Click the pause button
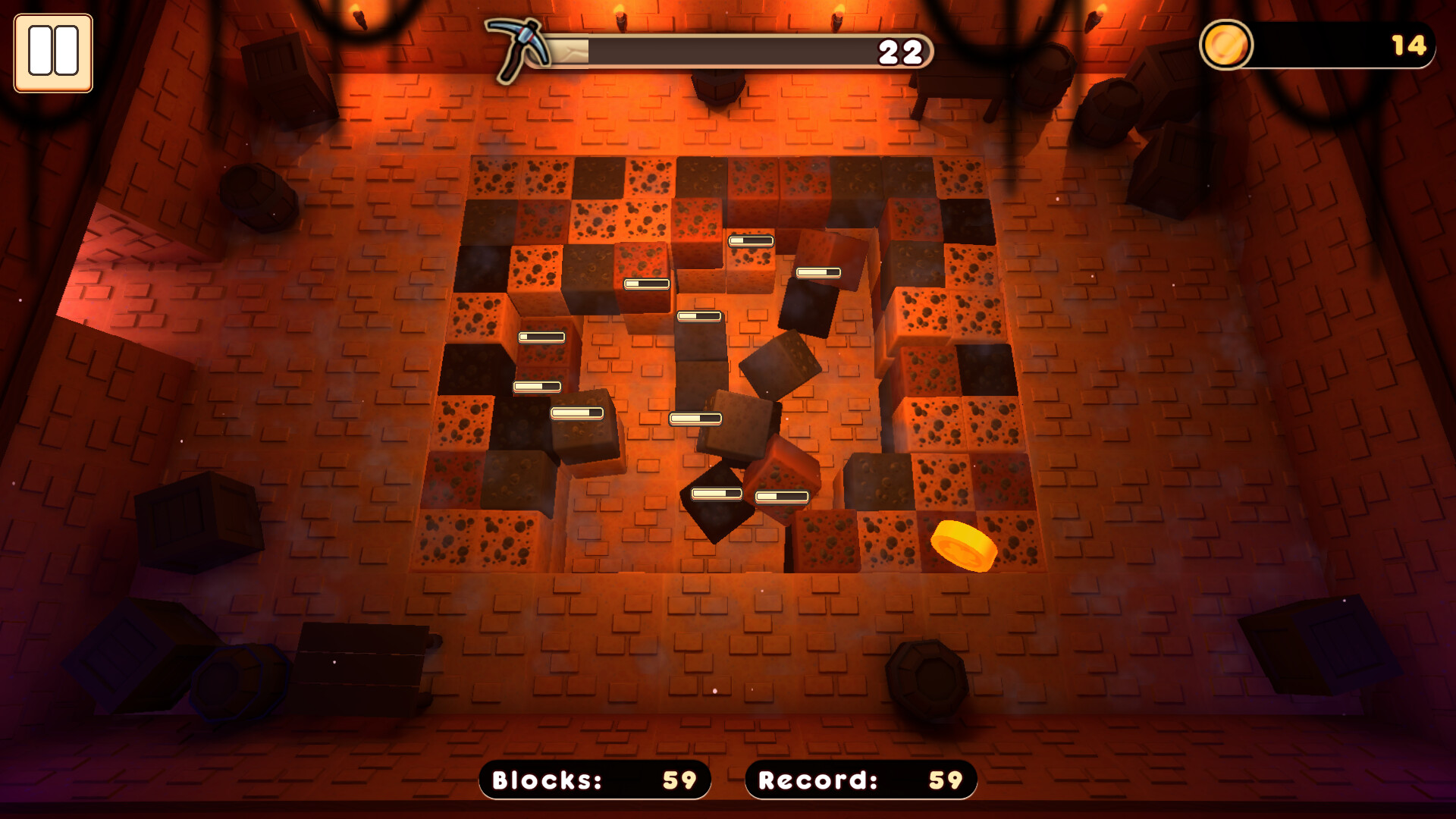This screenshot has height=819, width=1456. pyautogui.click(x=52, y=51)
